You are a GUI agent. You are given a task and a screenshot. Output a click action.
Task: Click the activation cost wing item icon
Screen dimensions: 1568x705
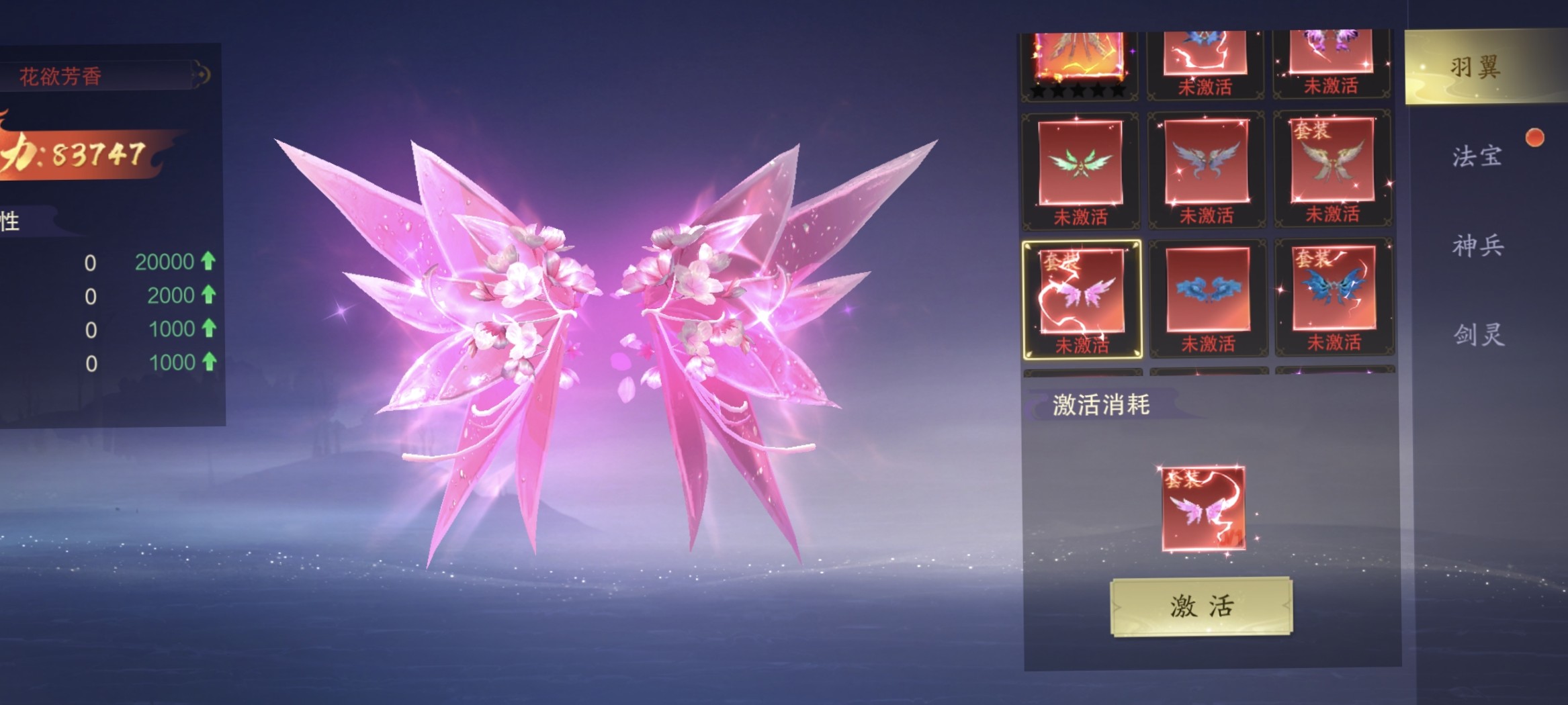1203,508
